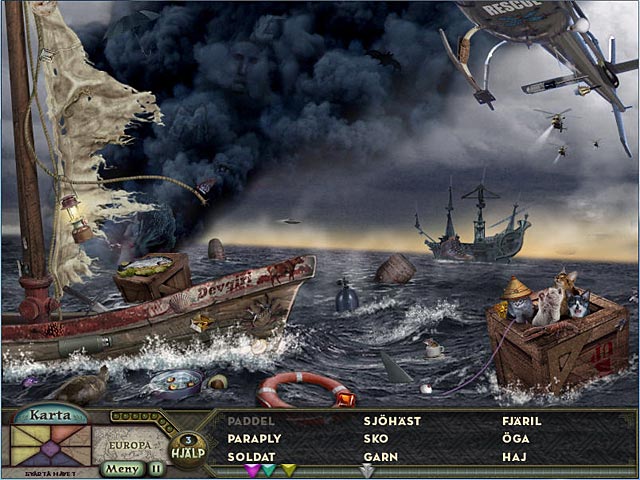Open the Meny button

pos(123,468)
